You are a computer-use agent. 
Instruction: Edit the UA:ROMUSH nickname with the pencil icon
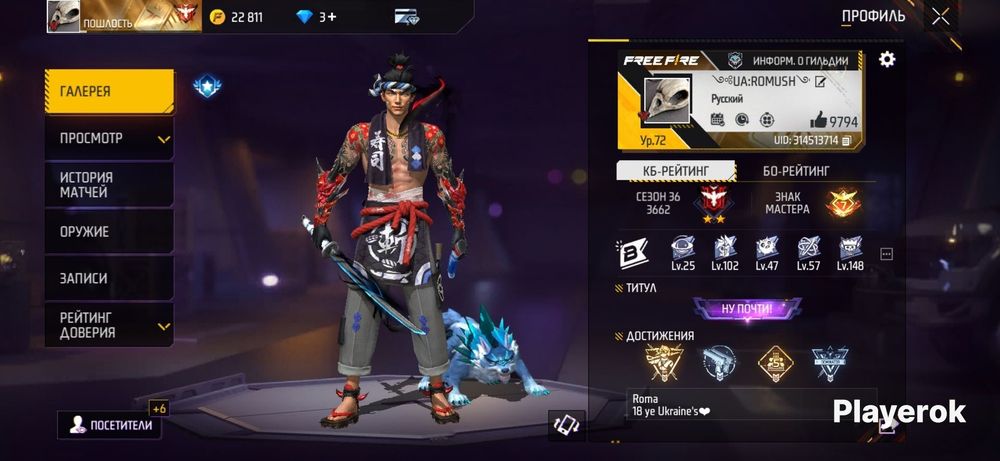click(821, 81)
